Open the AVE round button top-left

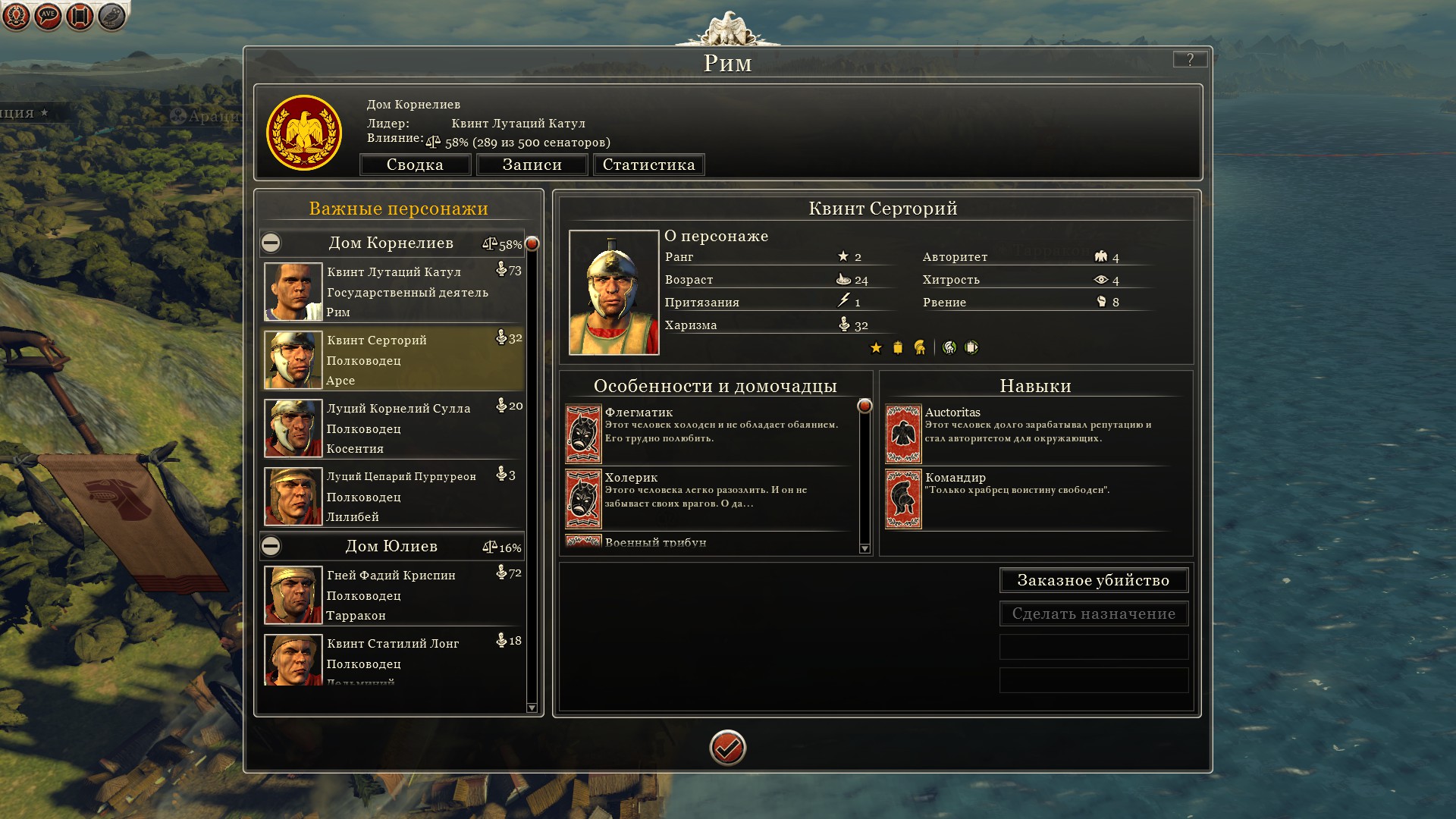(x=48, y=15)
